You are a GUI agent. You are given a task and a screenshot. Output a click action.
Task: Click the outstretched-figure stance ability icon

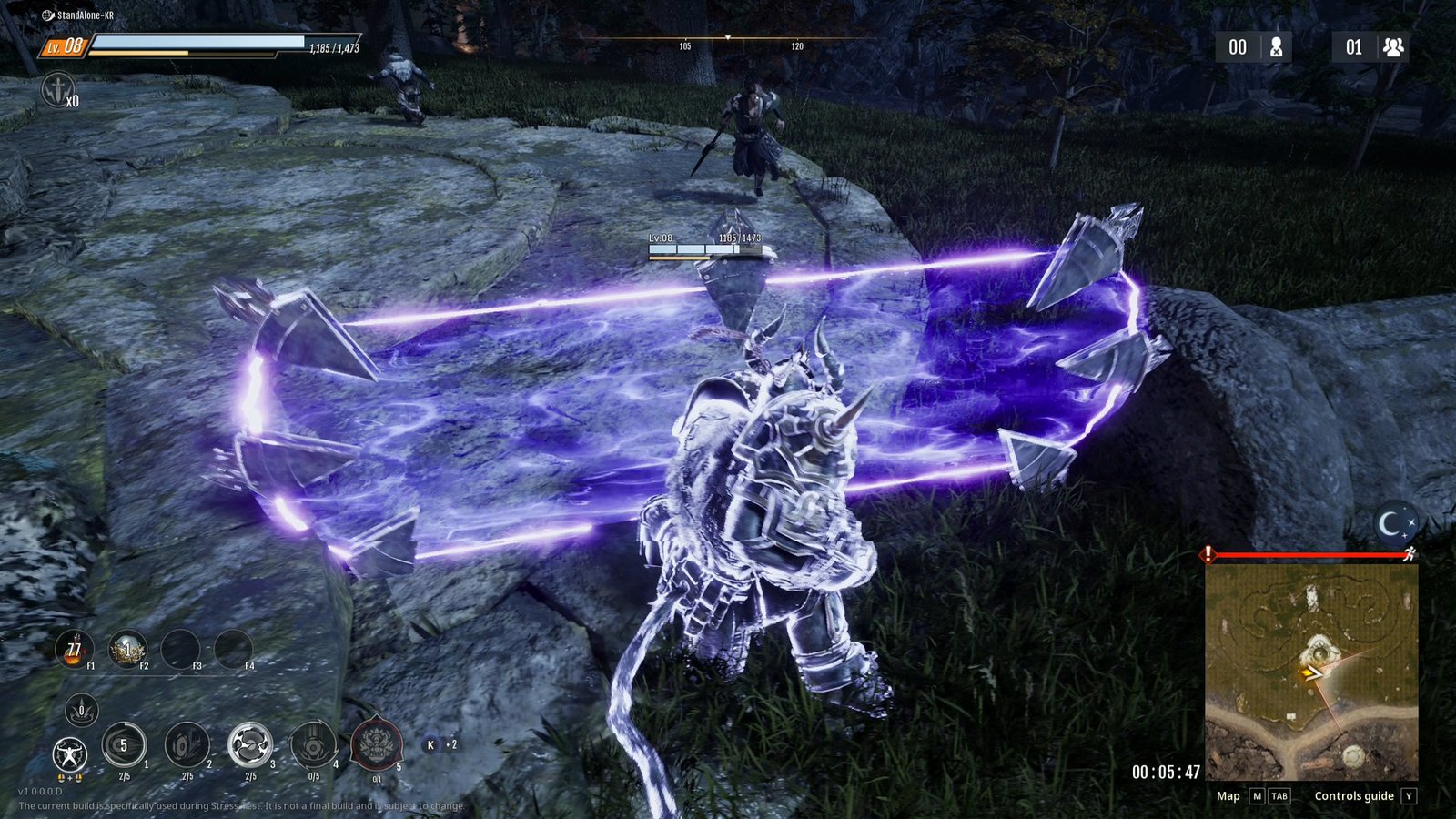click(x=69, y=754)
